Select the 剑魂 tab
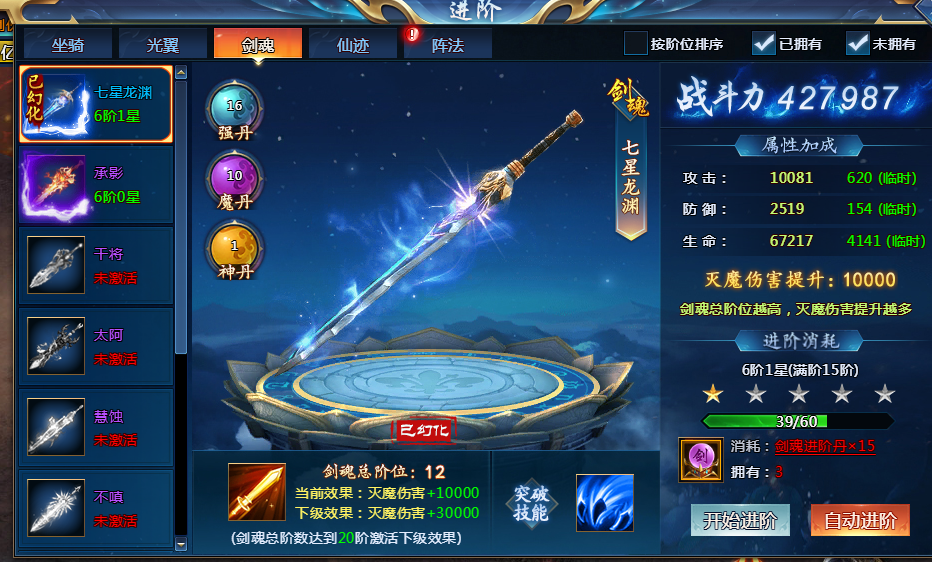The image size is (932, 562). [257, 44]
